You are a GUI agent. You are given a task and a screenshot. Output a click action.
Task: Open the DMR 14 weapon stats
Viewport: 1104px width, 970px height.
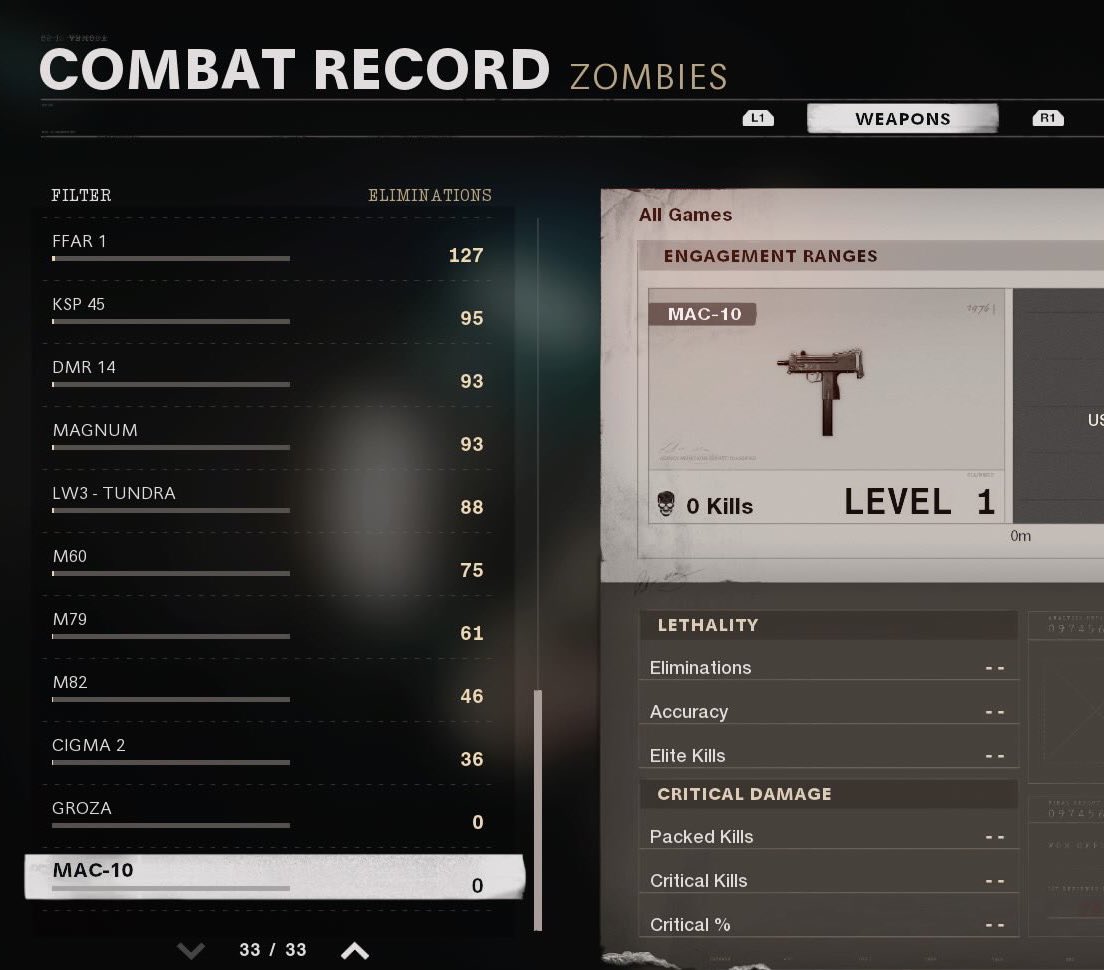click(x=270, y=375)
